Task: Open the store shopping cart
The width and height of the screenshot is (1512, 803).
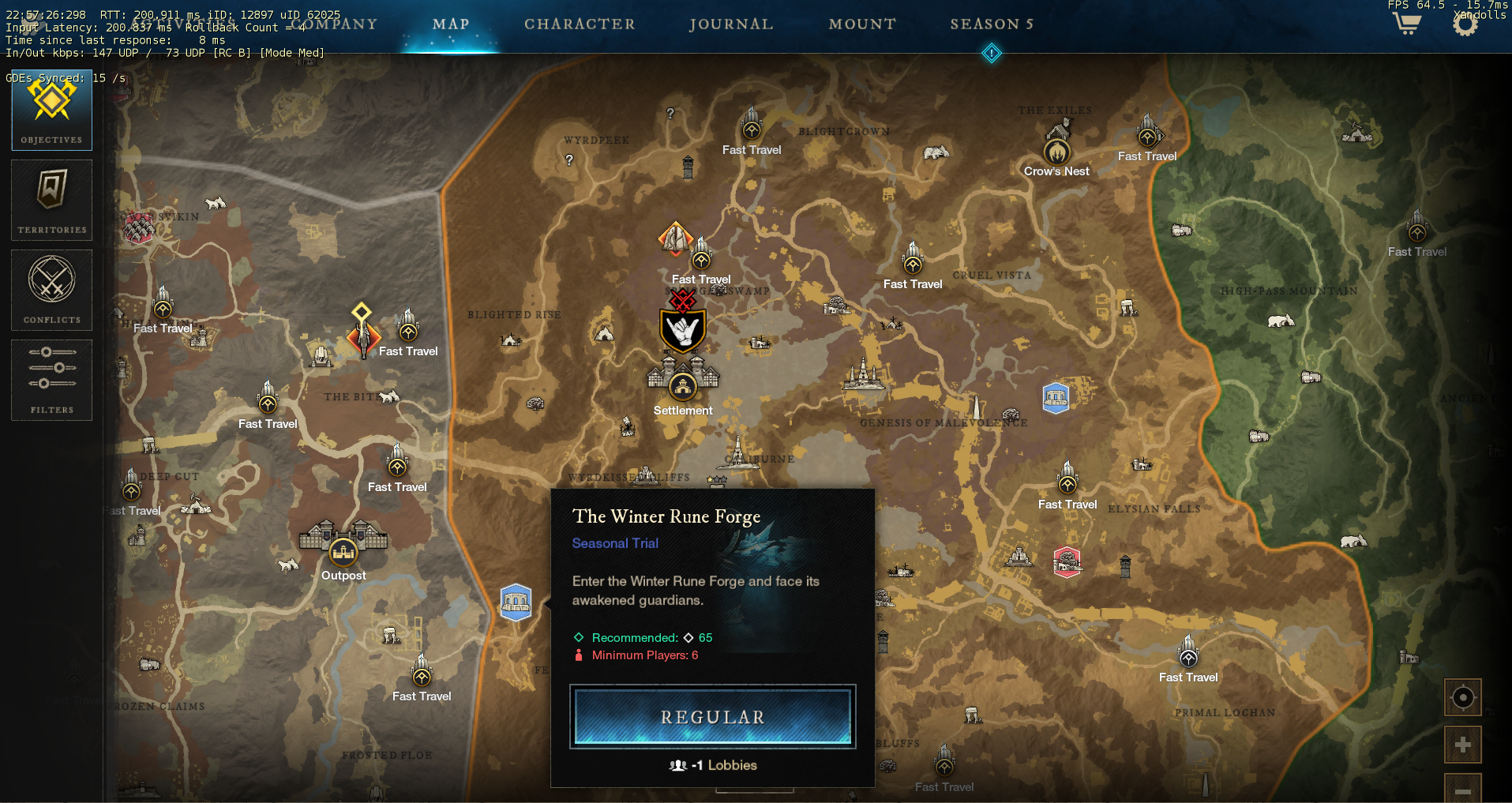Action: pyautogui.click(x=1406, y=24)
